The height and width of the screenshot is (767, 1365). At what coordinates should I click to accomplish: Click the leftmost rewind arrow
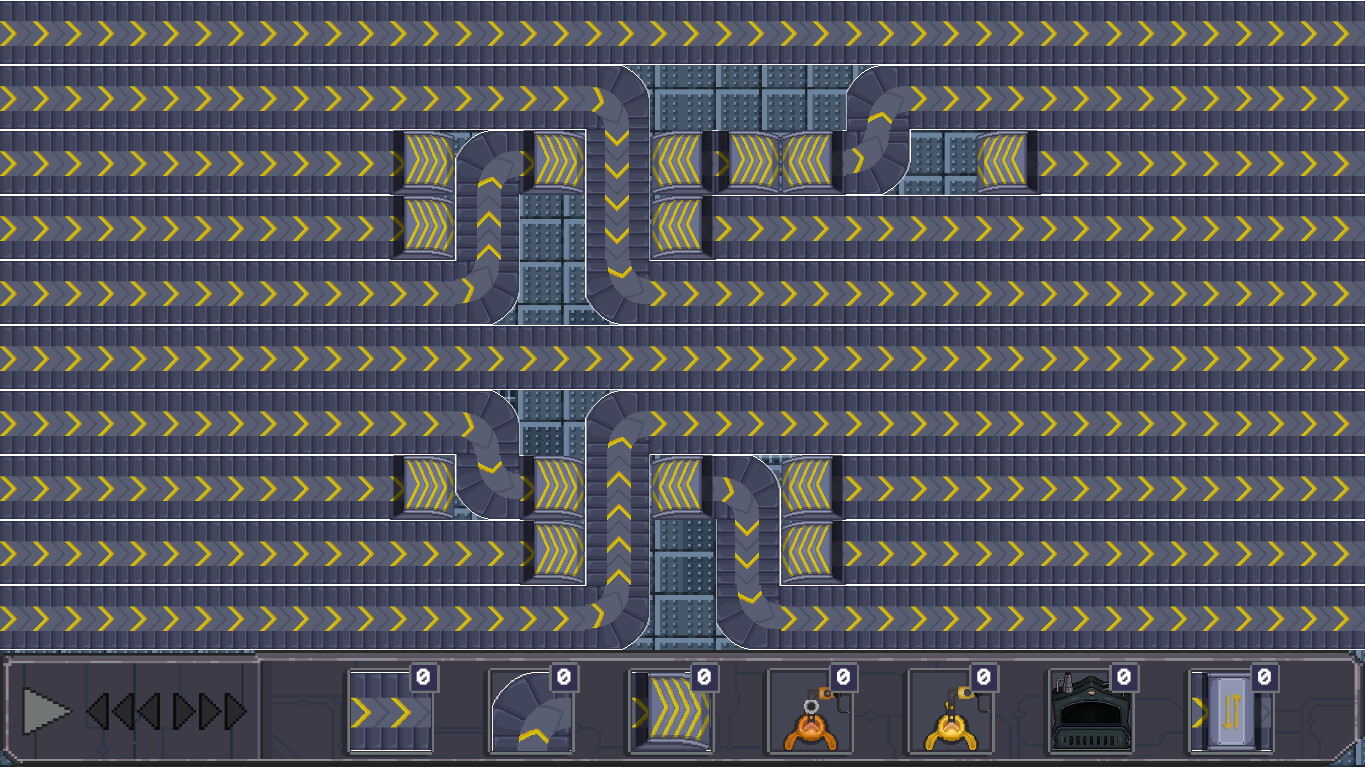(x=96, y=712)
